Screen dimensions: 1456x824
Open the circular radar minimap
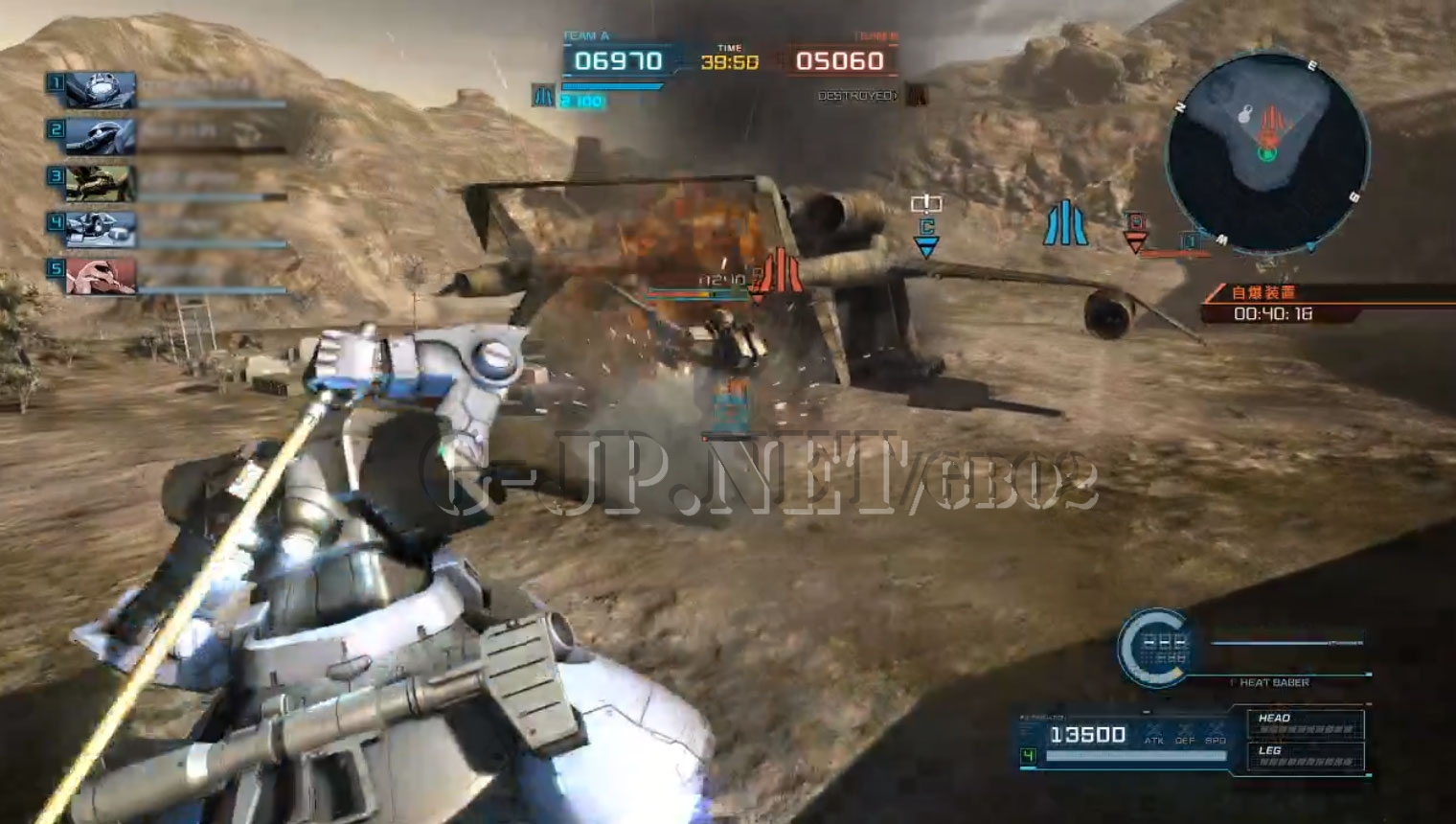1267,153
